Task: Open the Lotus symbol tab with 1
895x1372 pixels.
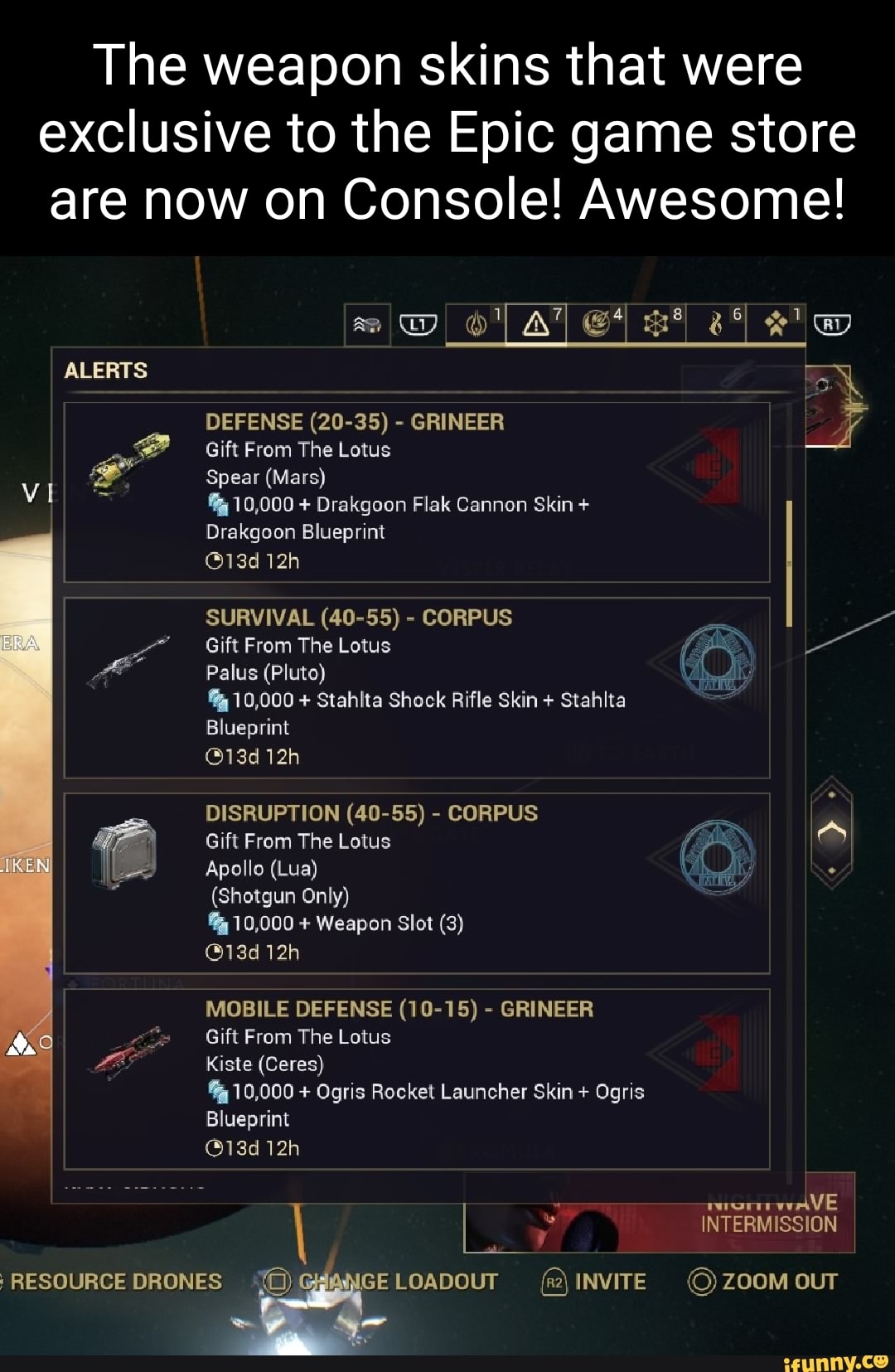Action: [x=477, y=324]
